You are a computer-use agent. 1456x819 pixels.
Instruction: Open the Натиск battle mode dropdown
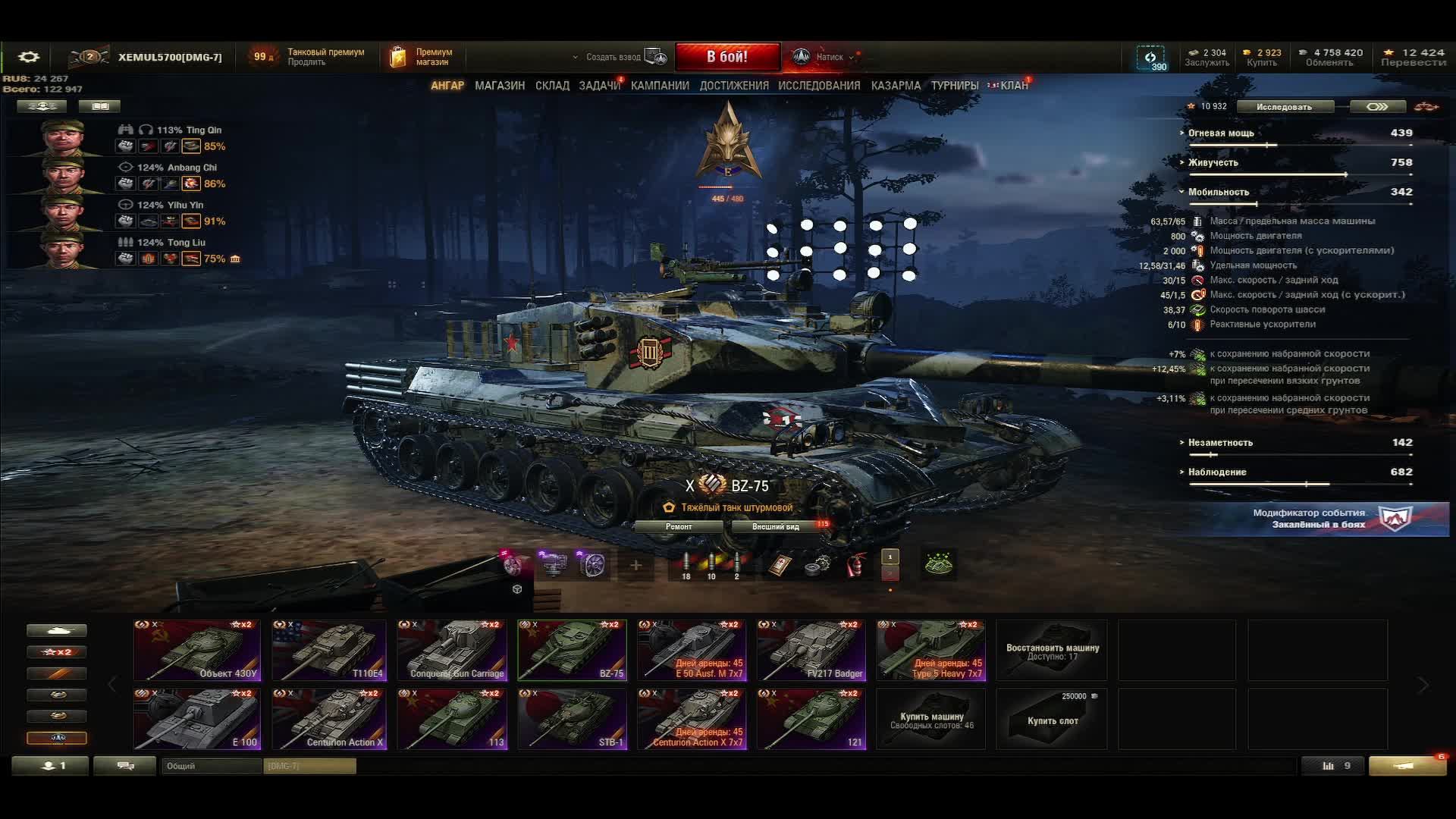[x=828, y=57]
